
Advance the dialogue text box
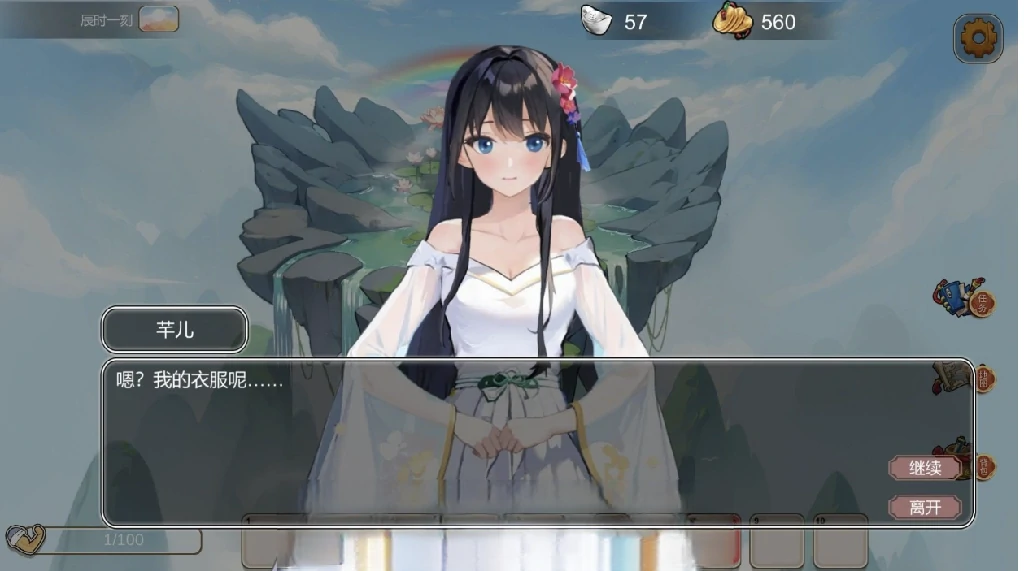point(500,441)
